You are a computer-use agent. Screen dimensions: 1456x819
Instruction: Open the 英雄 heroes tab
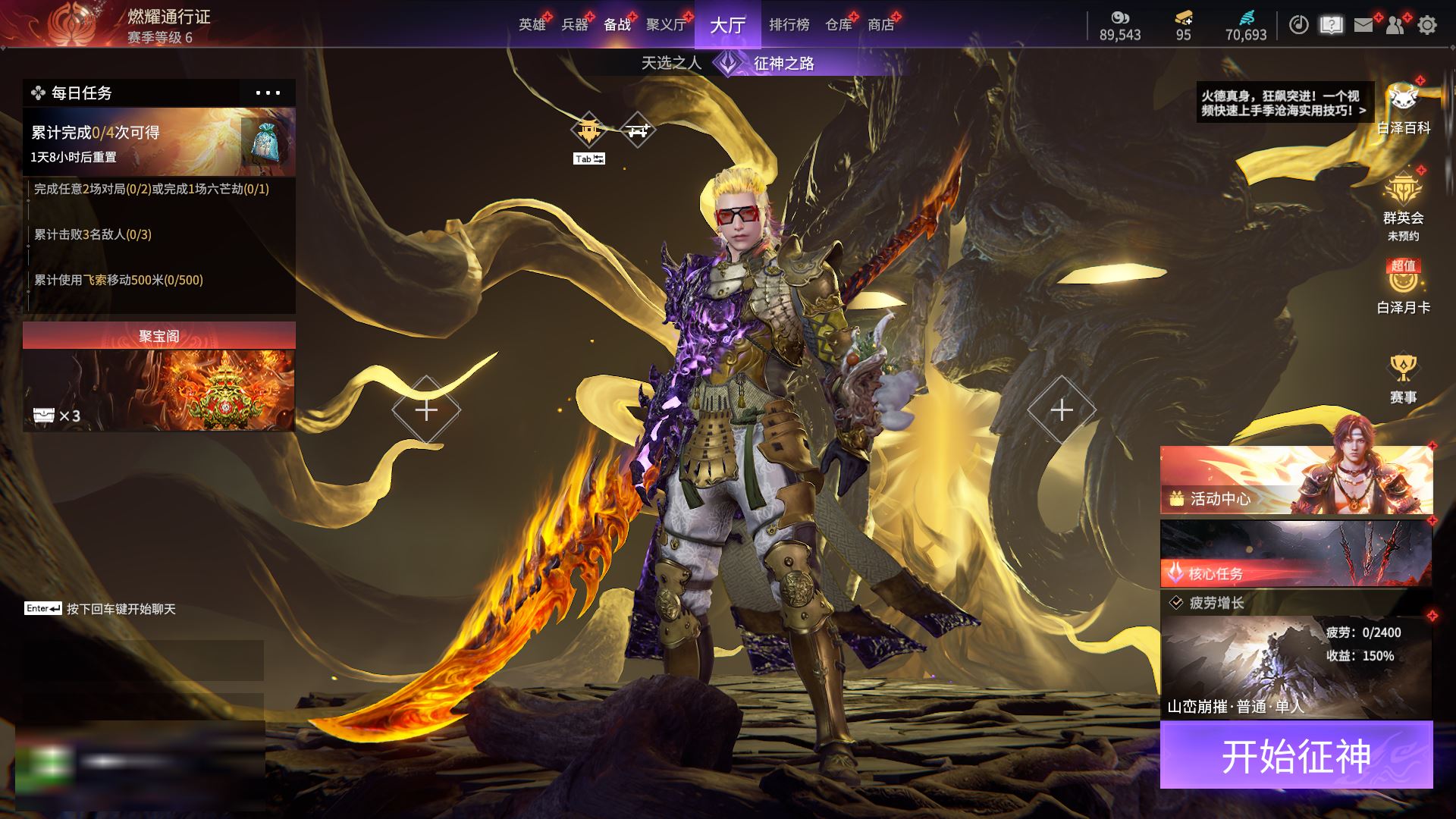click(532, 25)
